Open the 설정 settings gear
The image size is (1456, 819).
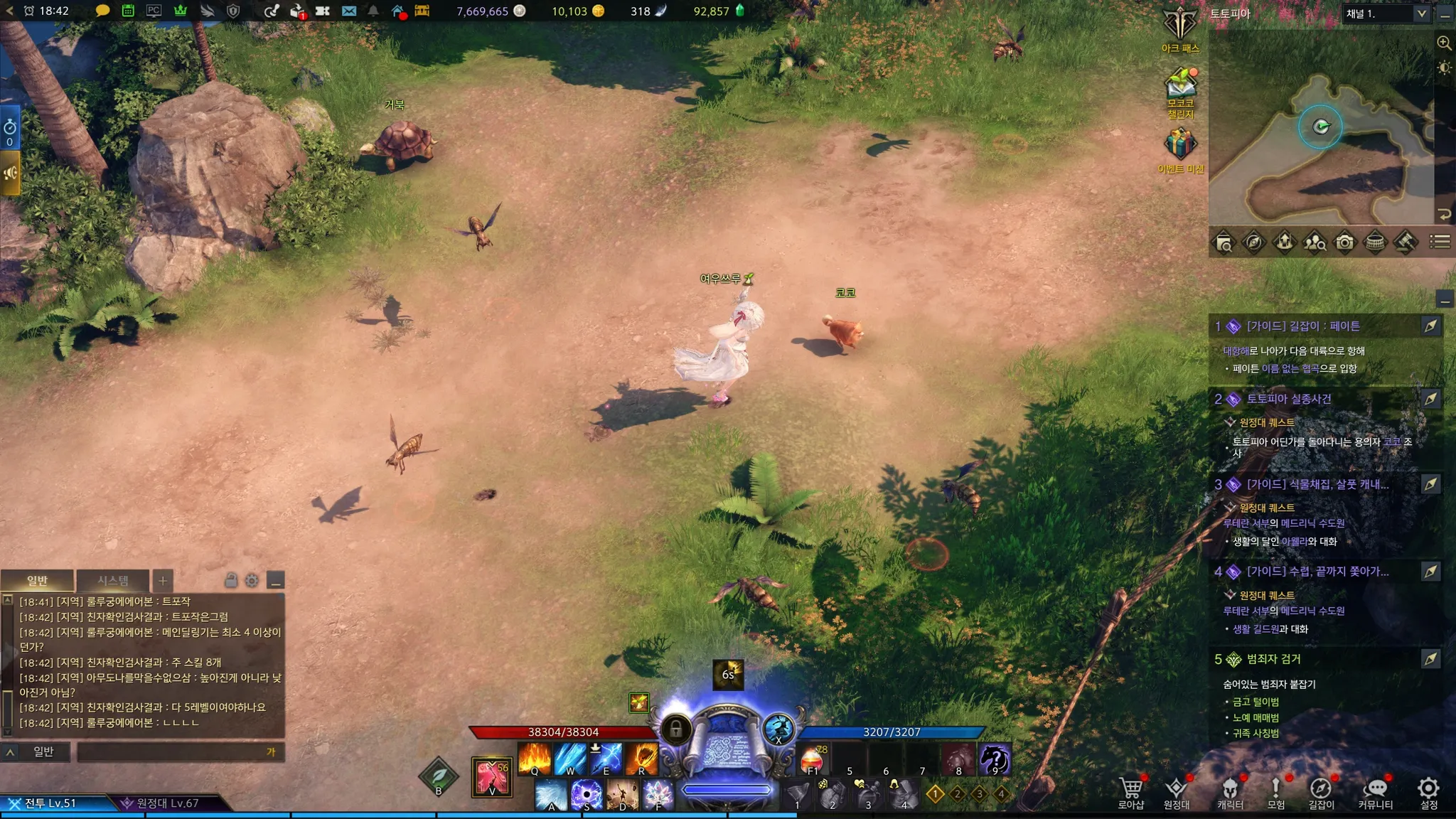click(1428, 792)
